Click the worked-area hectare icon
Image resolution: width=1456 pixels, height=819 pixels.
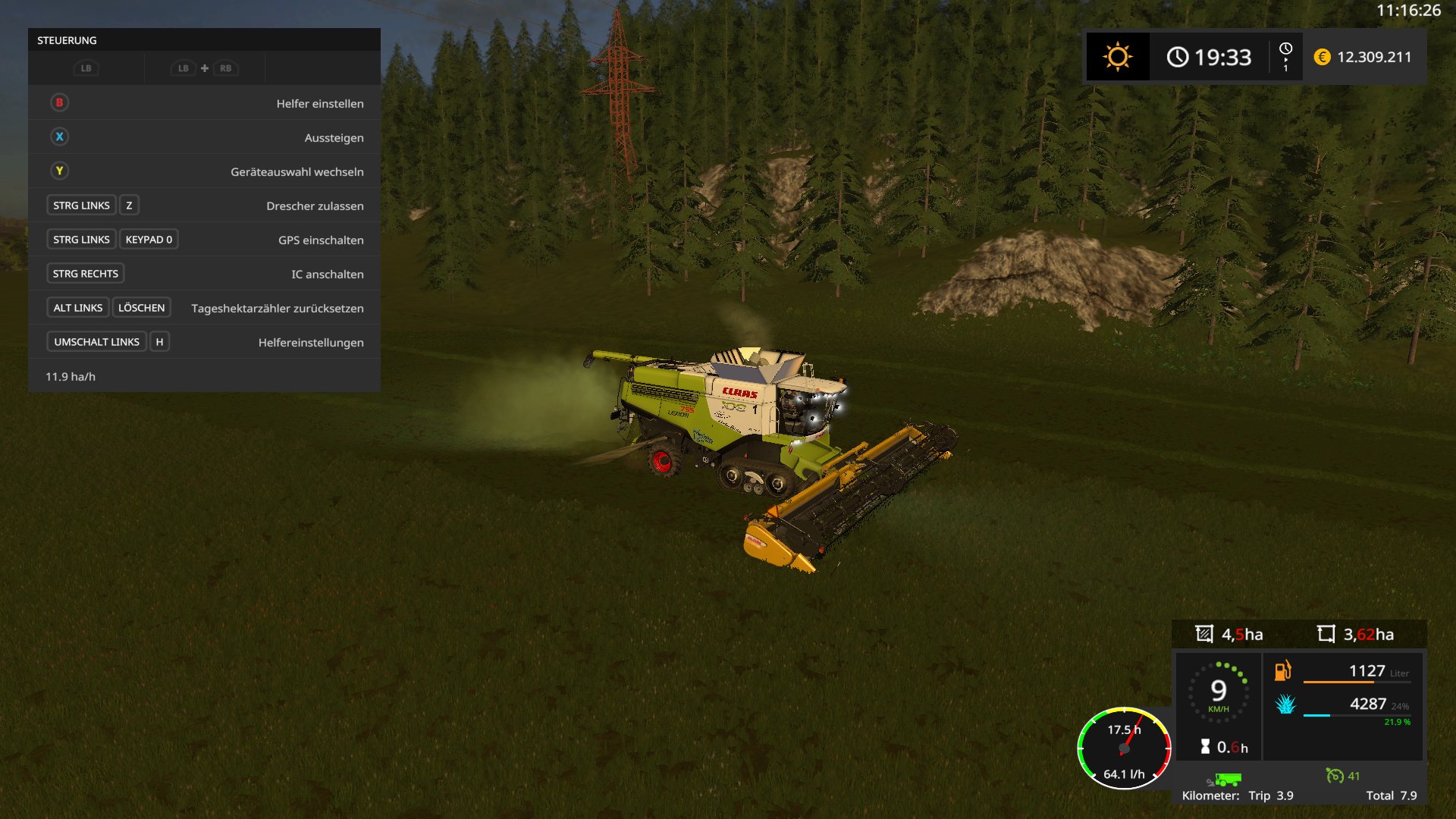pyautogui.click(x=1204, y=634)
